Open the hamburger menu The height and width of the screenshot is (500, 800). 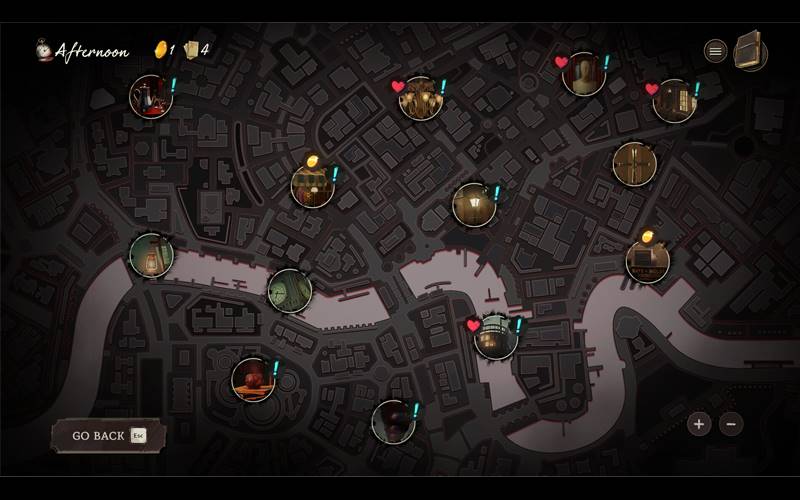[716, 51]
